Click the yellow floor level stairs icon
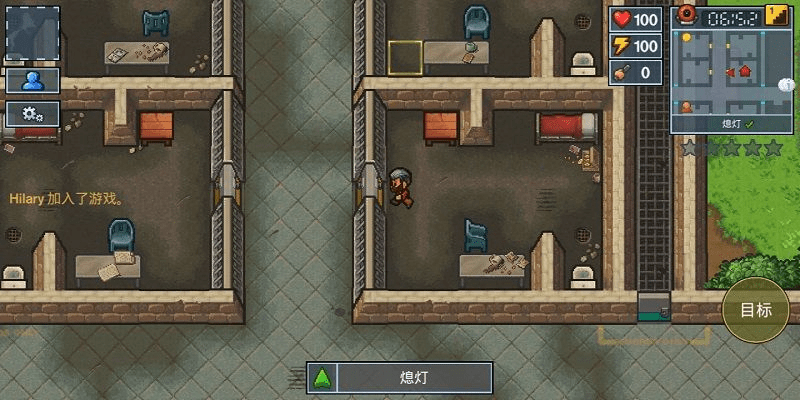800x400 pixels. [776, 16]
